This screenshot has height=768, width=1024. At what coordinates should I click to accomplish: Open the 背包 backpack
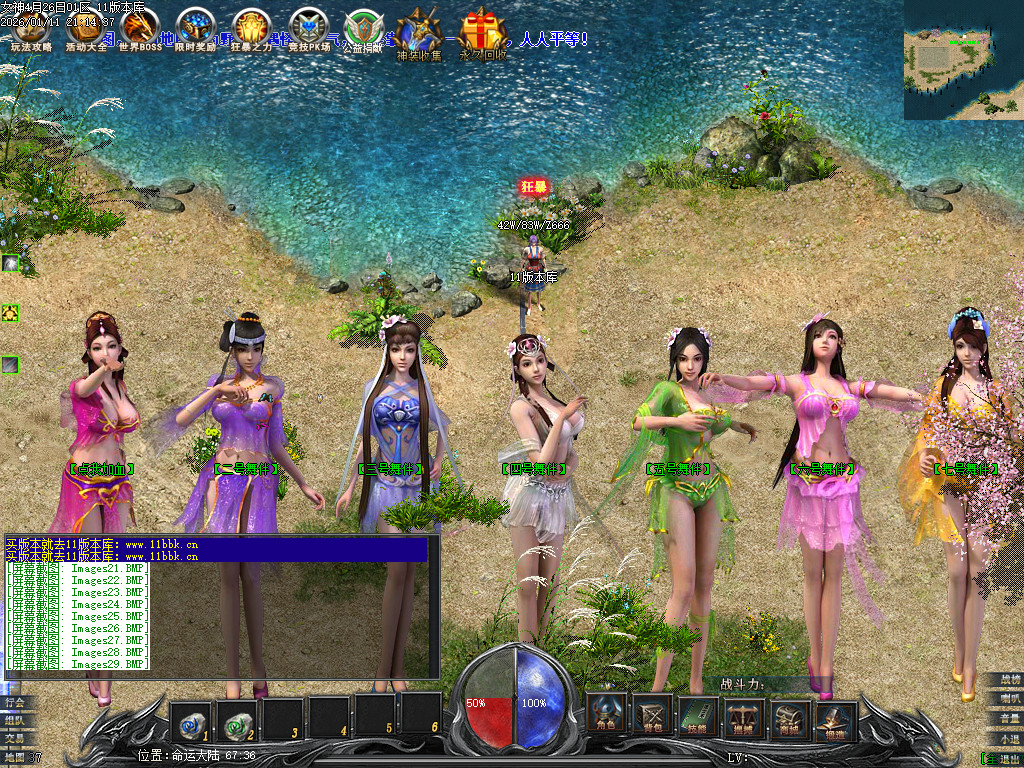[x=653, y=715]
